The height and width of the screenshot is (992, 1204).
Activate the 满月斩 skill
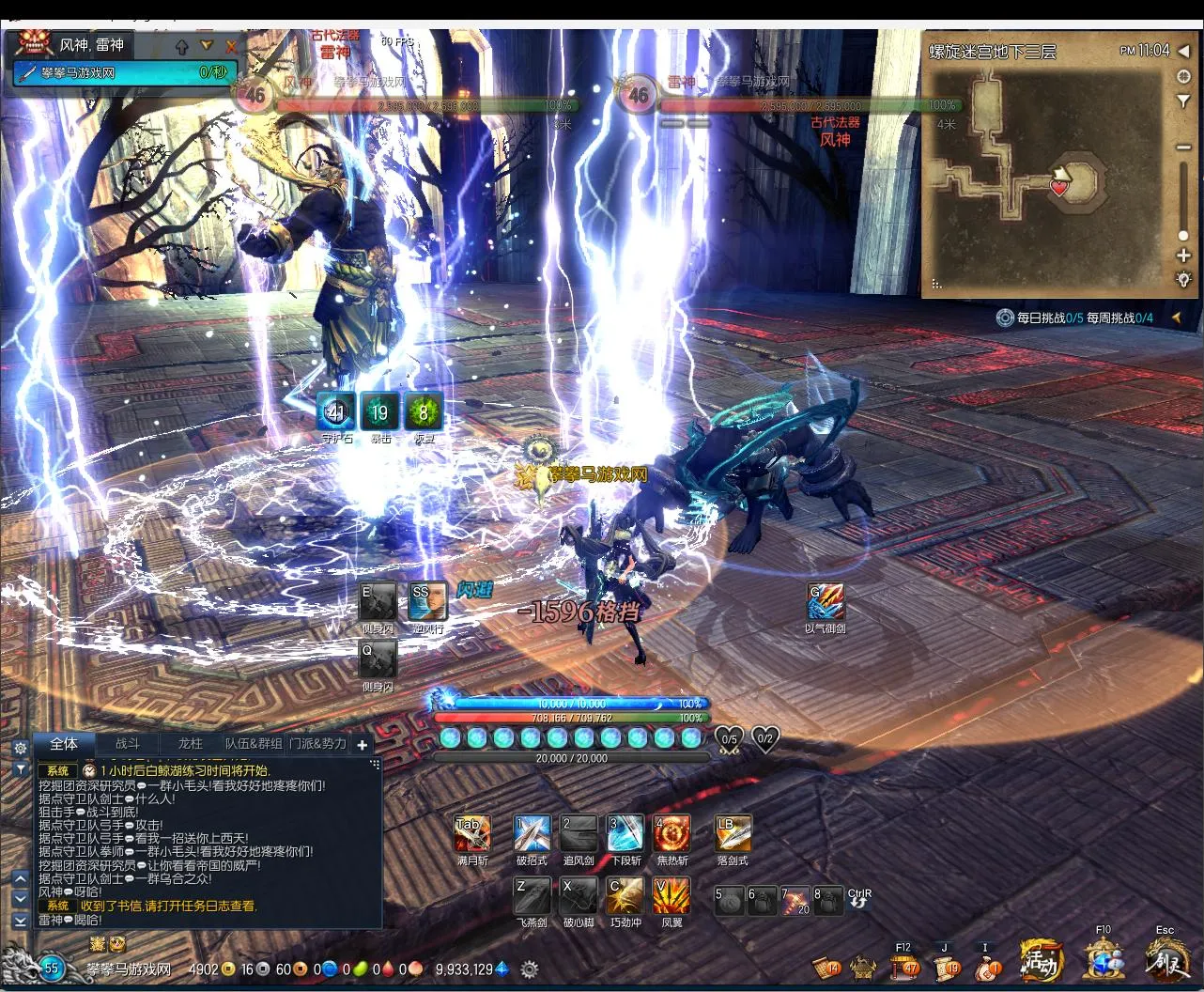tap(471, 833)
